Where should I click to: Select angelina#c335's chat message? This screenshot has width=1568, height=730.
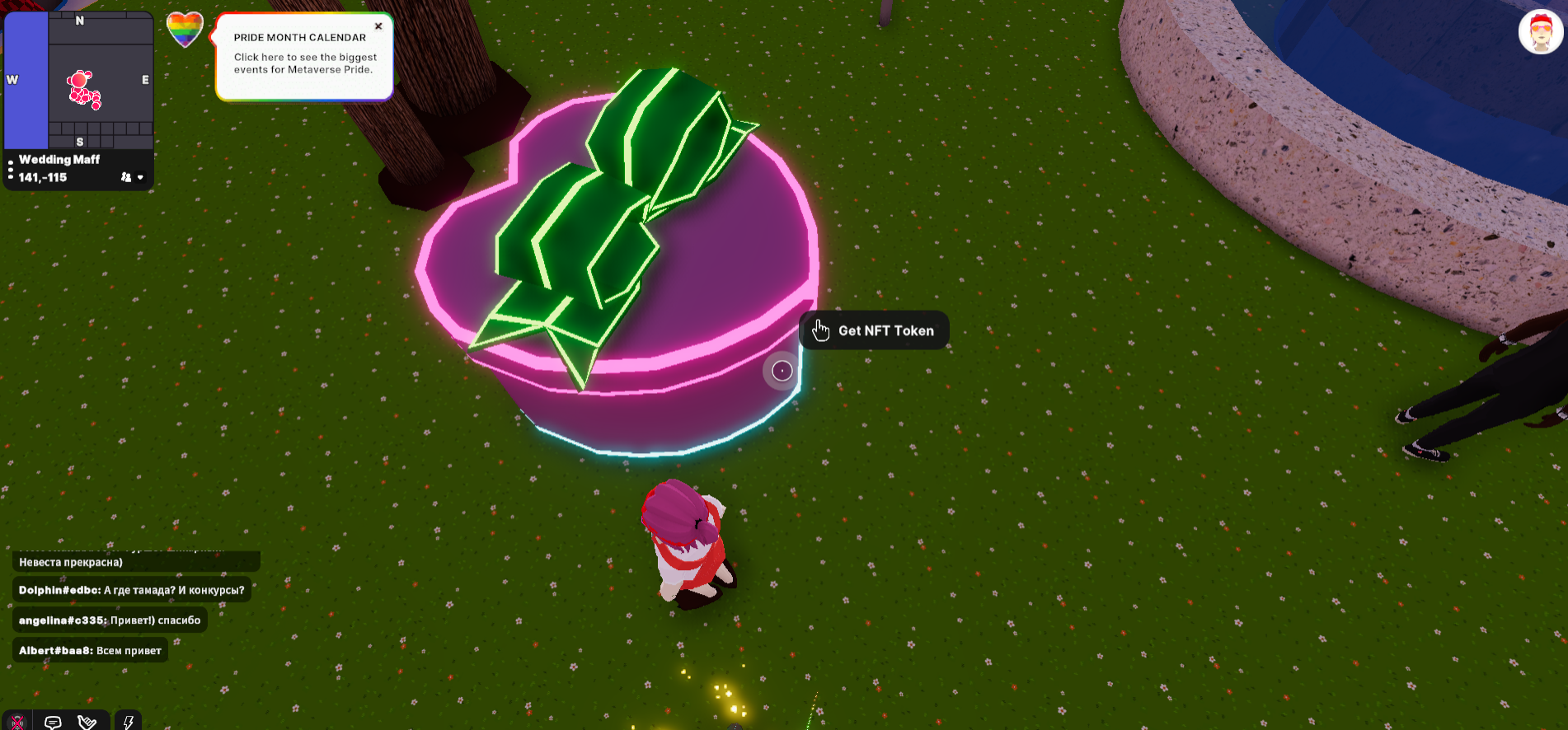click(x=110, y=620)
